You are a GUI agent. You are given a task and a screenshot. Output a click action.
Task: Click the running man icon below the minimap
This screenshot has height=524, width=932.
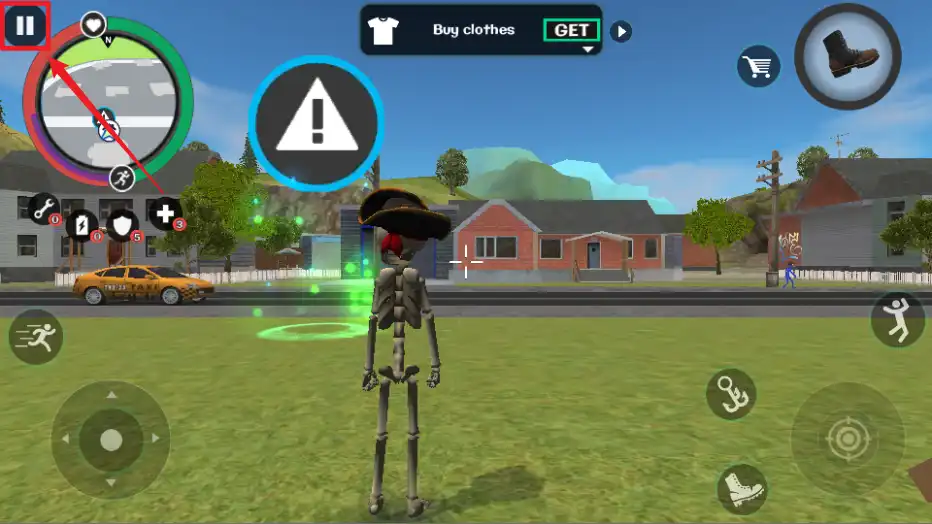[123, 178]
